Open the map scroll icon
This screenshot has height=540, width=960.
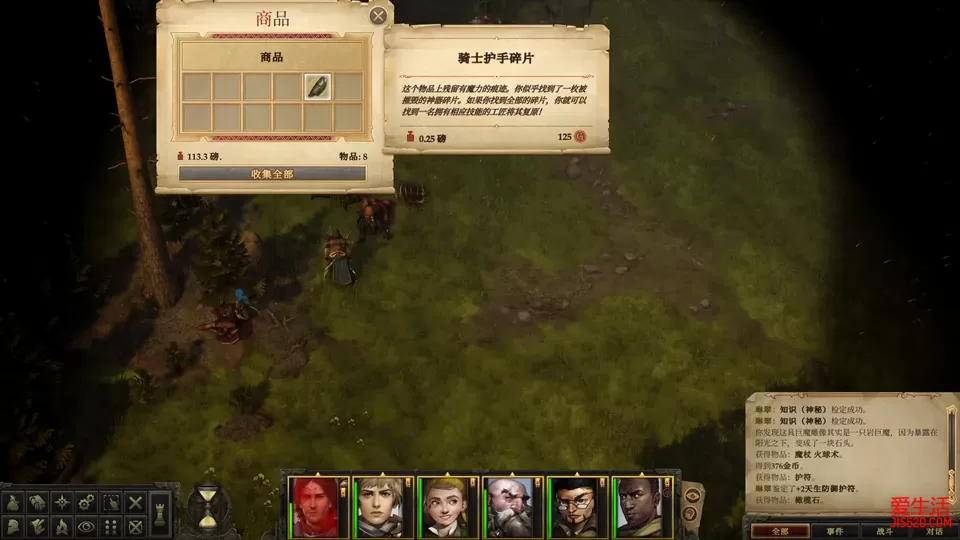[37, 503]
